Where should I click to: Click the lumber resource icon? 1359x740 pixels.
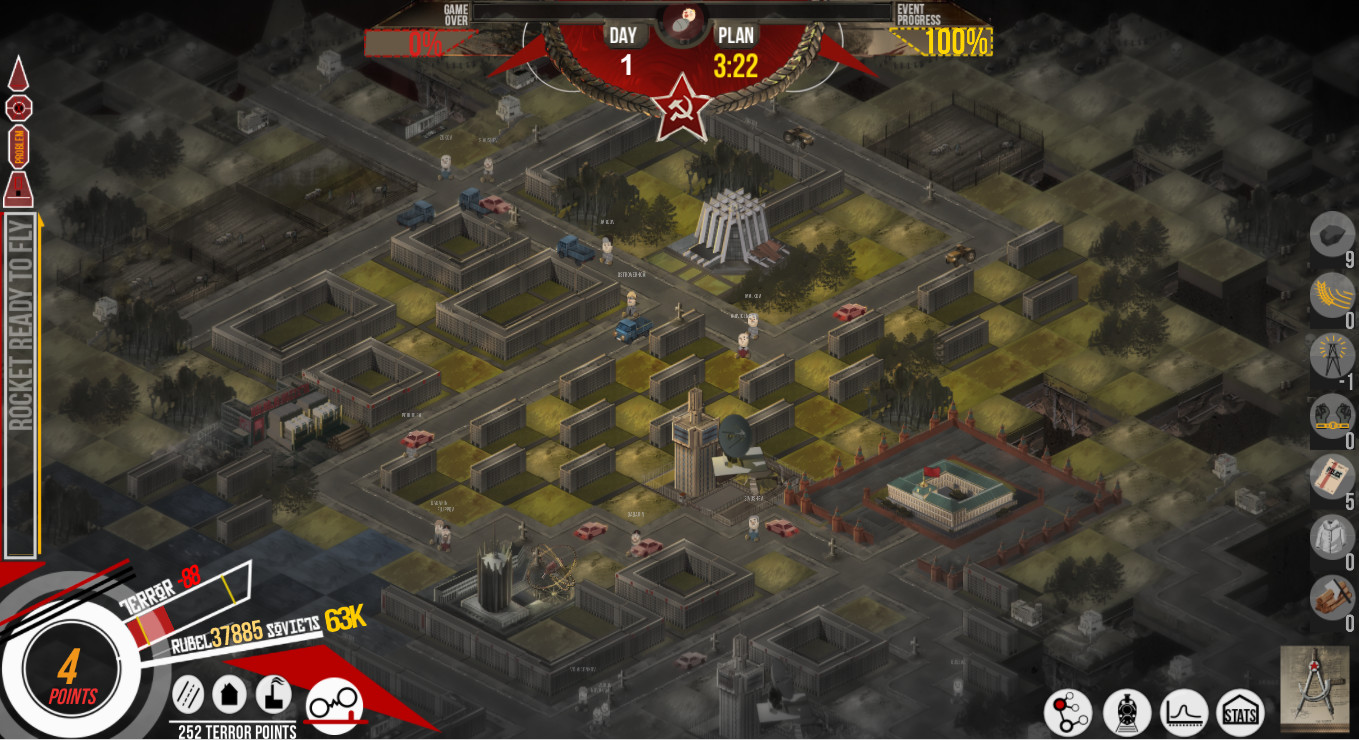coord(1333,597)
